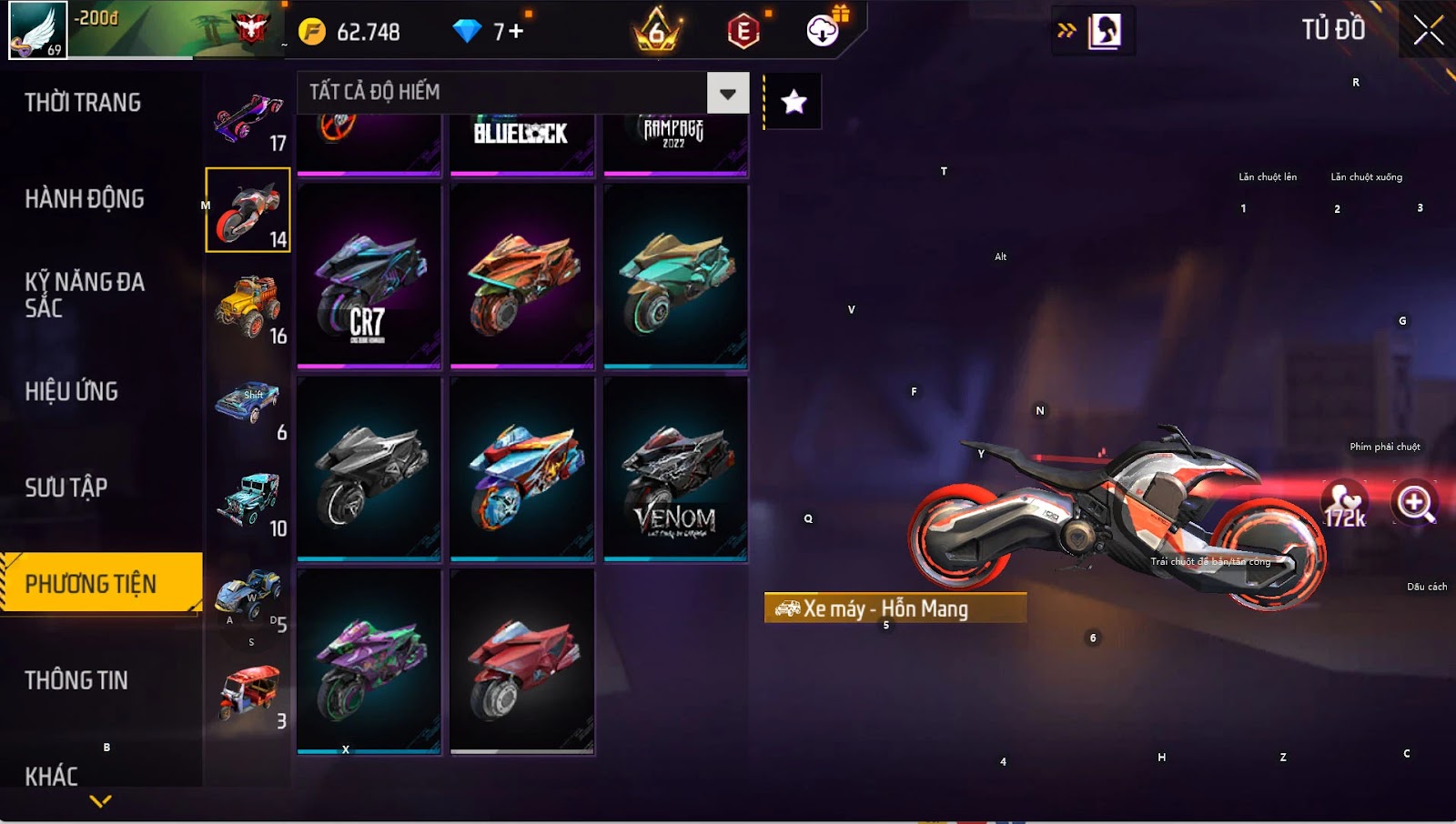Zoom in with the magnifier button
Image resolution: width=1456 pixels, height=824 pixels.
coord(1415,502)
